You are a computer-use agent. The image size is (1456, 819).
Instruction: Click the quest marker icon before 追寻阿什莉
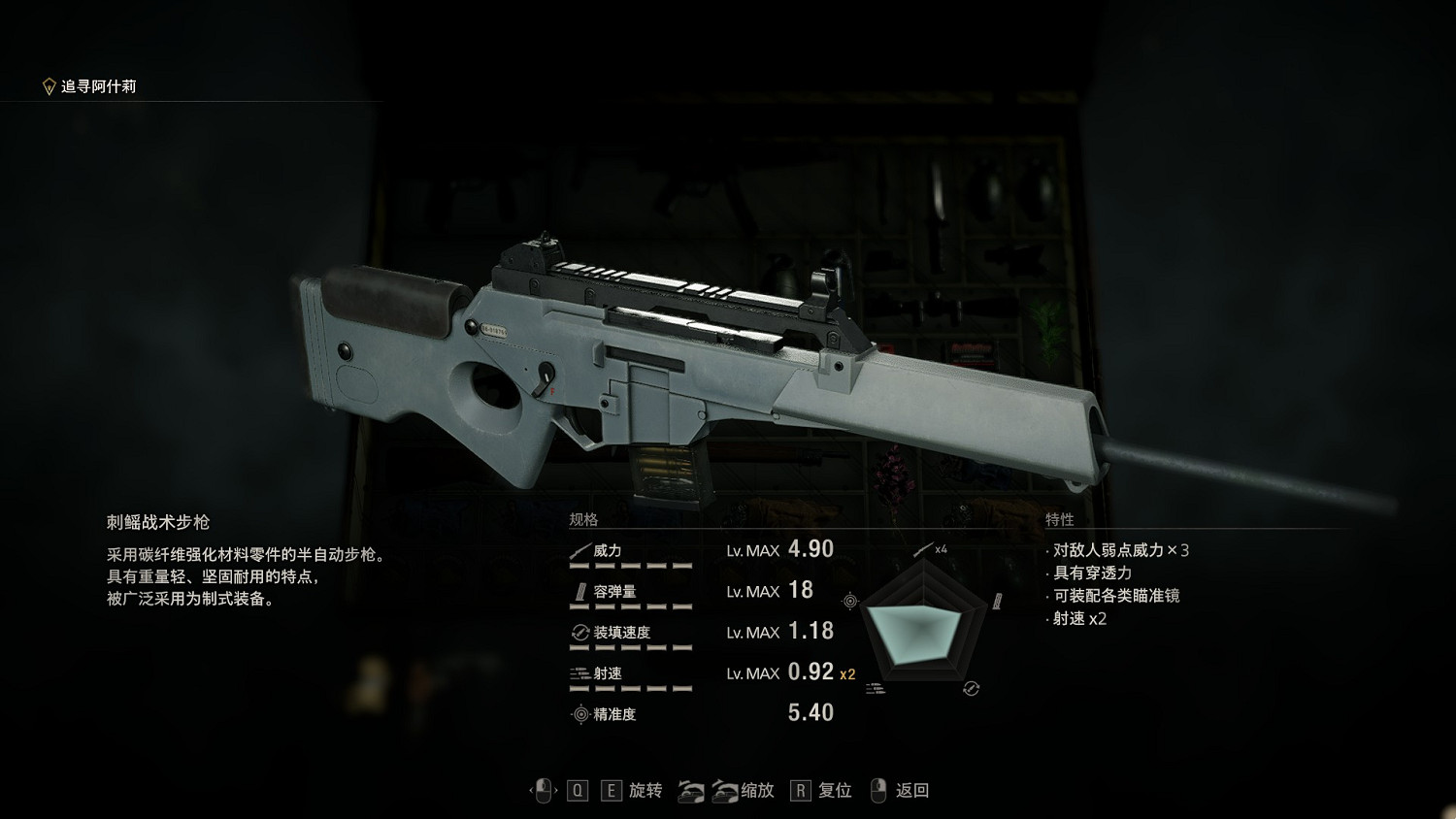[47, 84]
